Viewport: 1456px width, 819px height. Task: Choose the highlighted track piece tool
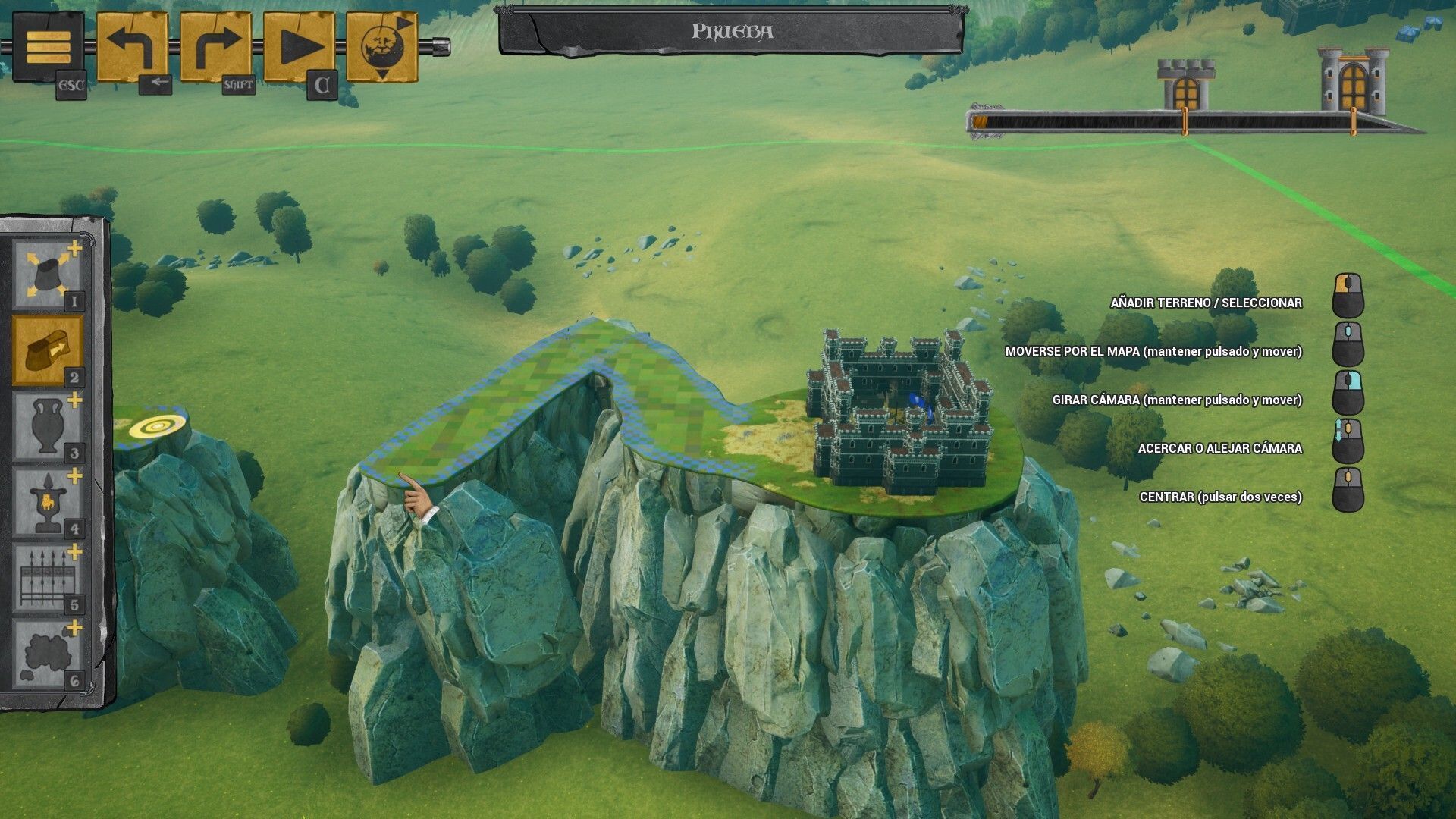click(47, 350)
